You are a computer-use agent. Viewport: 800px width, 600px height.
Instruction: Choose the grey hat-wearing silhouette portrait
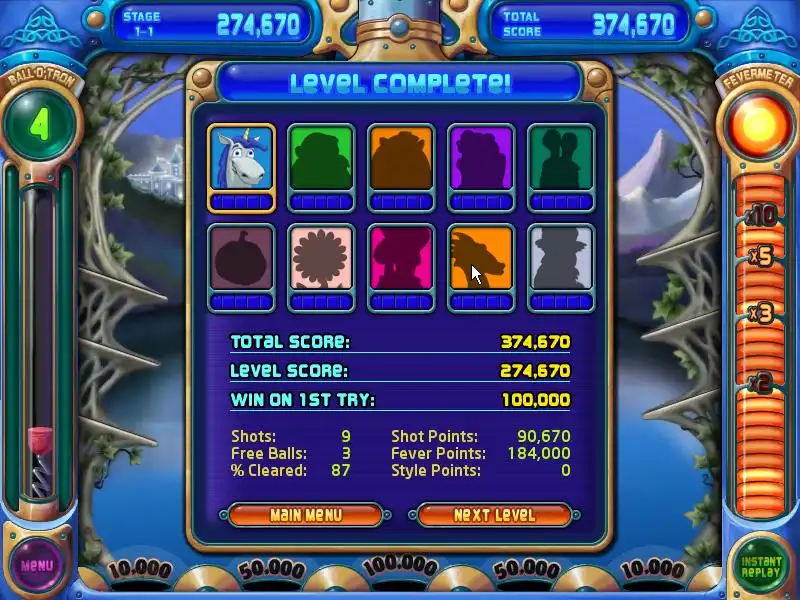pyautogui.click(x=561, y=258)
